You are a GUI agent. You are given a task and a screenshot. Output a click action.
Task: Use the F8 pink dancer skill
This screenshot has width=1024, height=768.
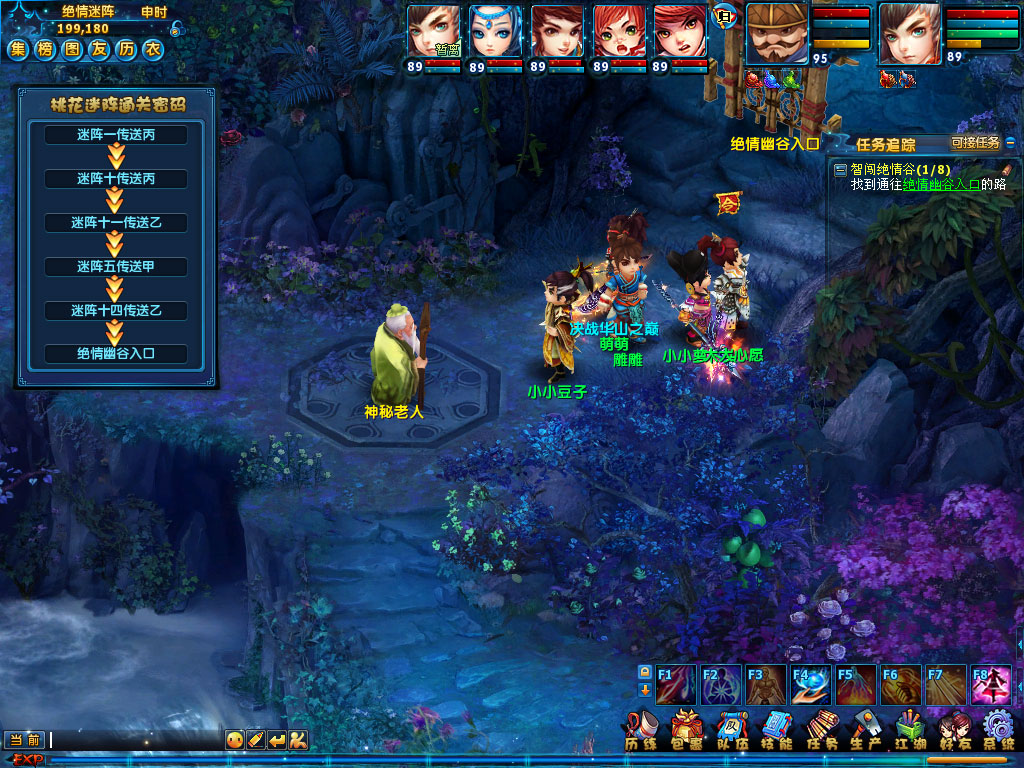click(991, 685)
